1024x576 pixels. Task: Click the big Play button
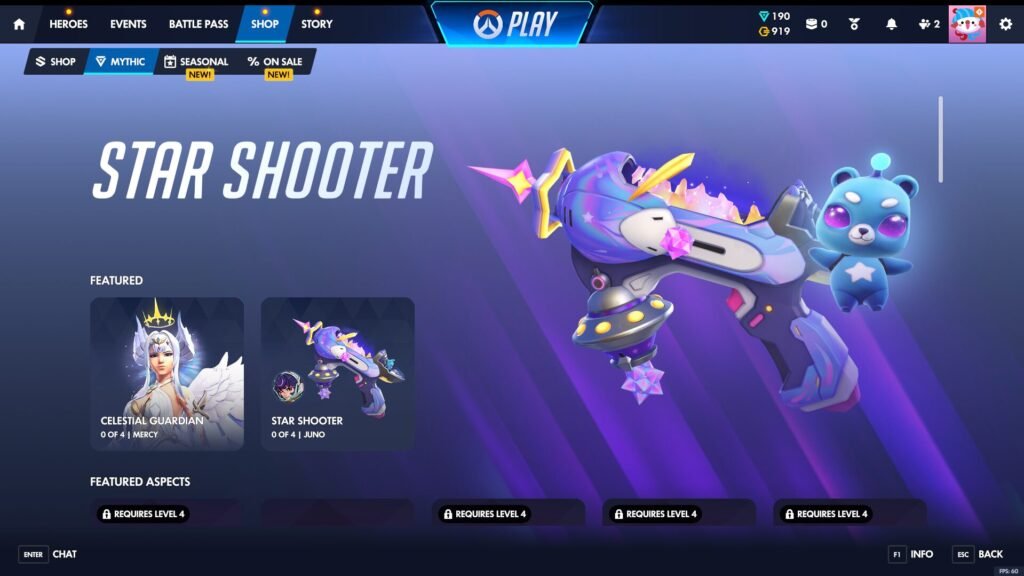[512, 24]
